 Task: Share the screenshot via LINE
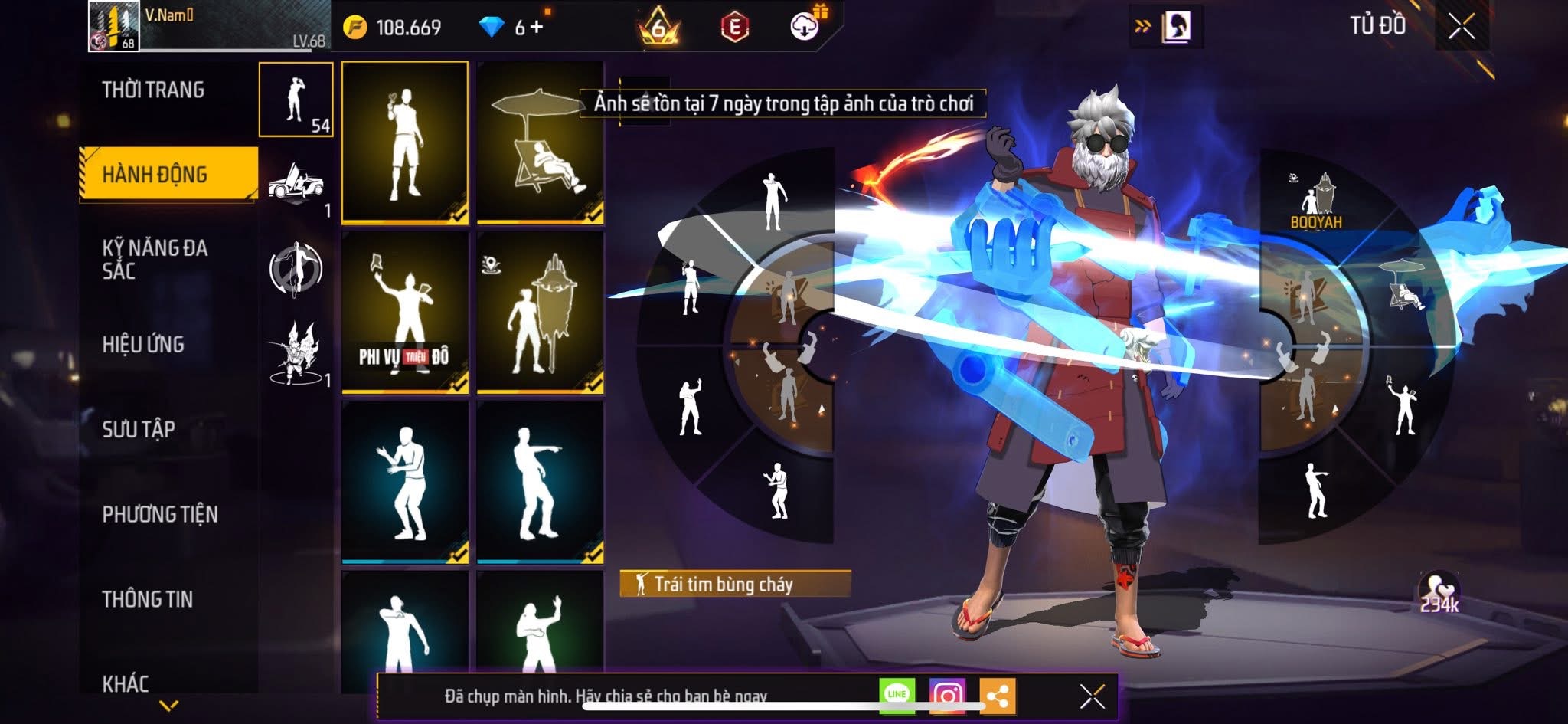(897, 696)
